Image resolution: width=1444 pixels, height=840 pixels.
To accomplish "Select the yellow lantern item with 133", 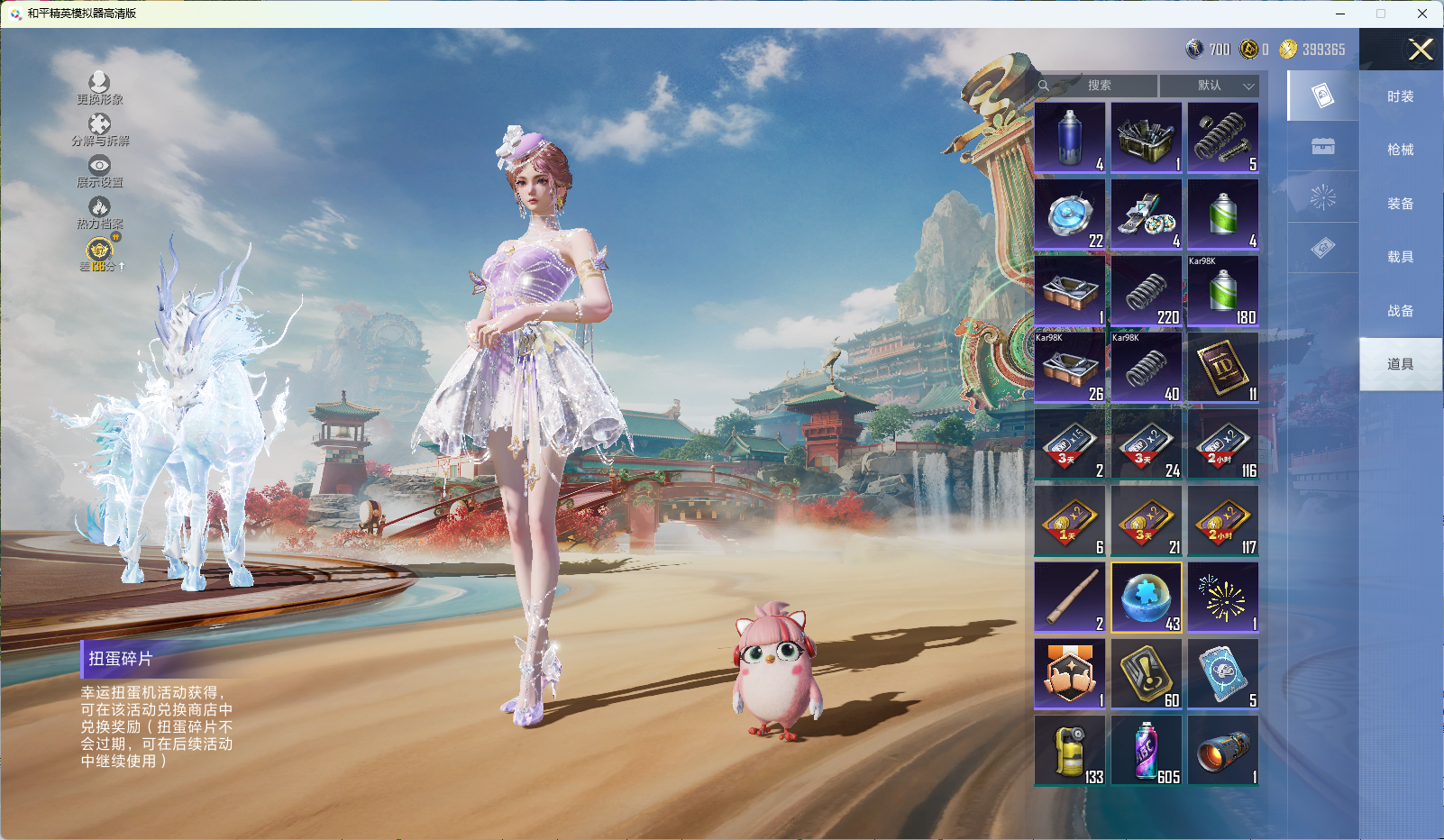I will [x=1070, y=750].
